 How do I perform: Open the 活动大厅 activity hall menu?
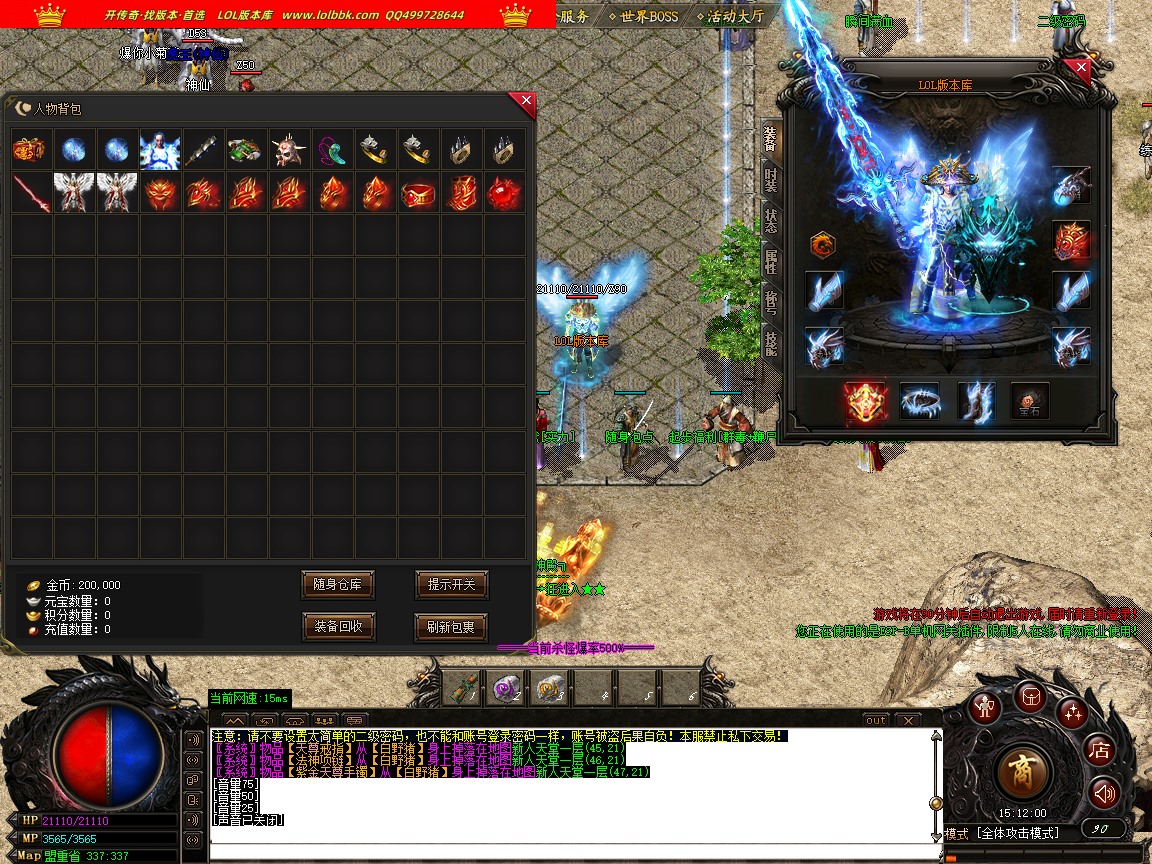734,16
